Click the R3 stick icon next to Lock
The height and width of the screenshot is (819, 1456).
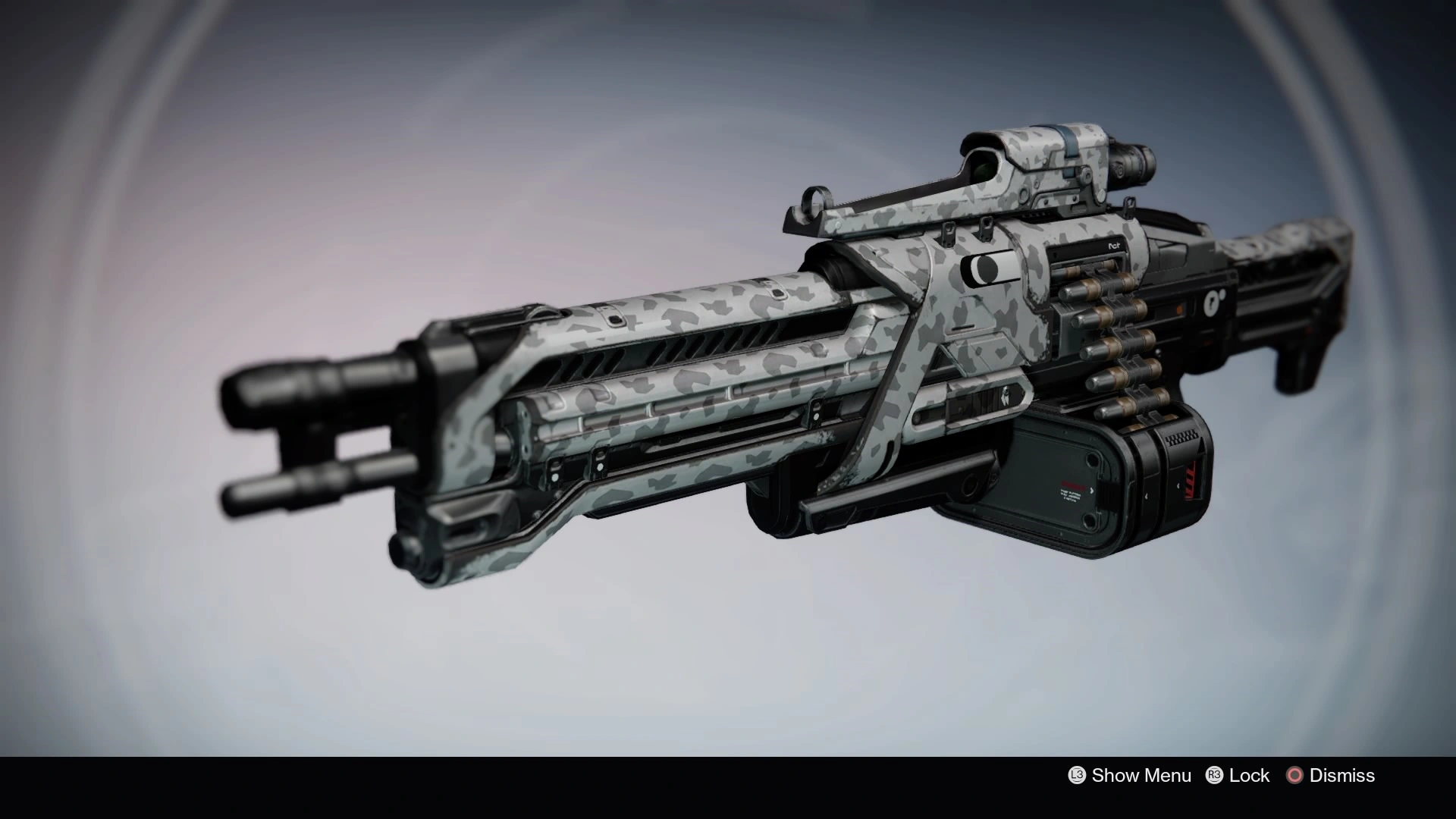point(1214,776)
